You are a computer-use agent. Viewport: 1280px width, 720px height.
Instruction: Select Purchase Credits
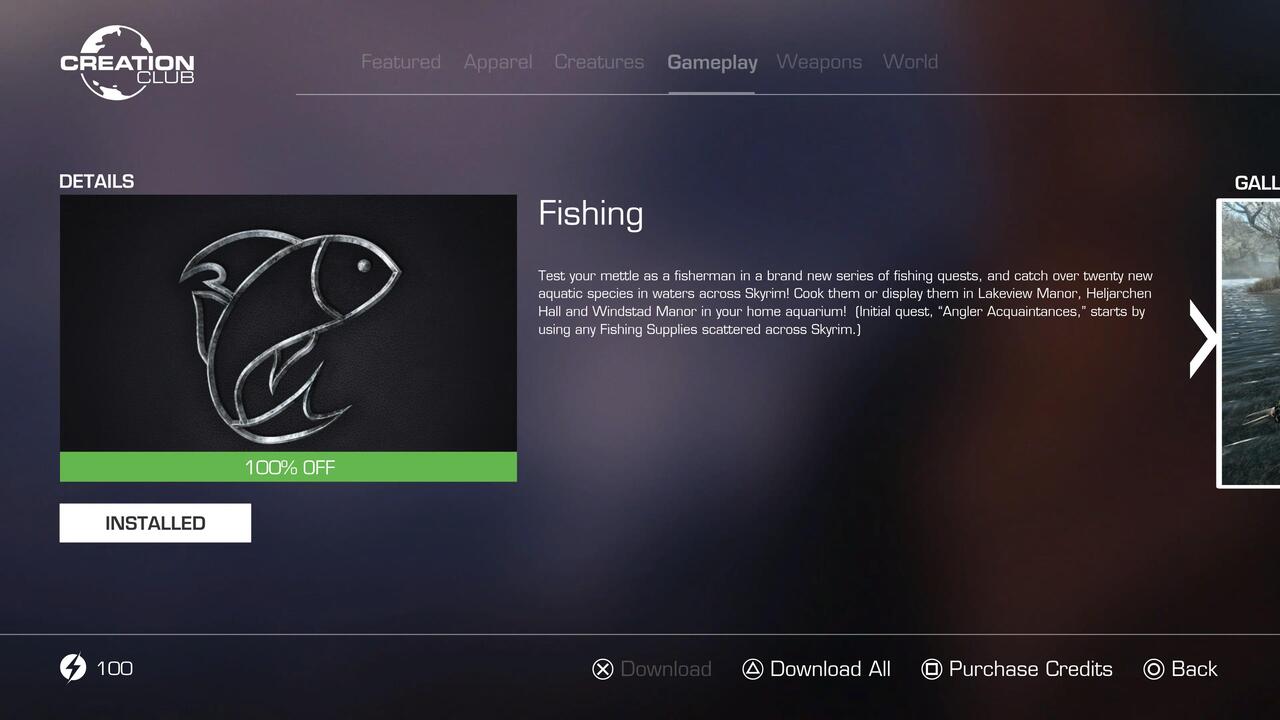click(x=1030, y=668)
